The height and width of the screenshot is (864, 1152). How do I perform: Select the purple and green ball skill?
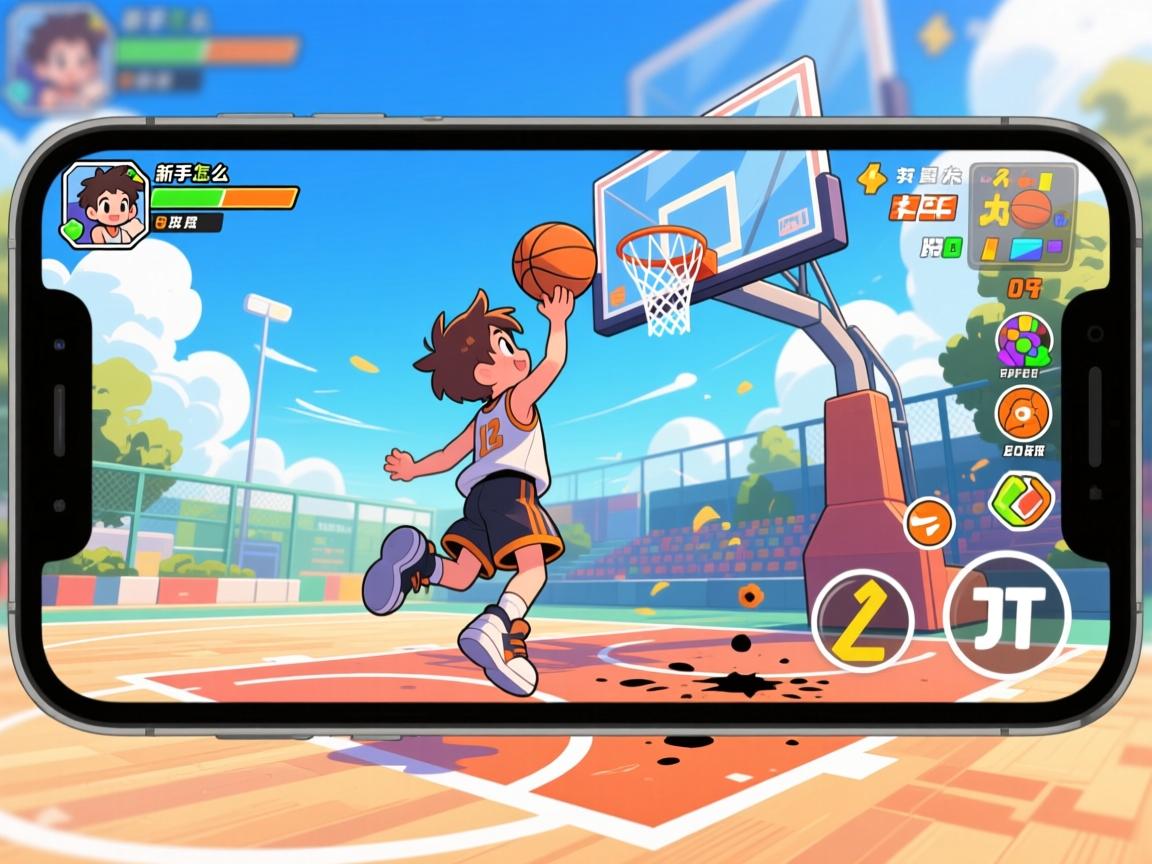tap(1023, 339)
